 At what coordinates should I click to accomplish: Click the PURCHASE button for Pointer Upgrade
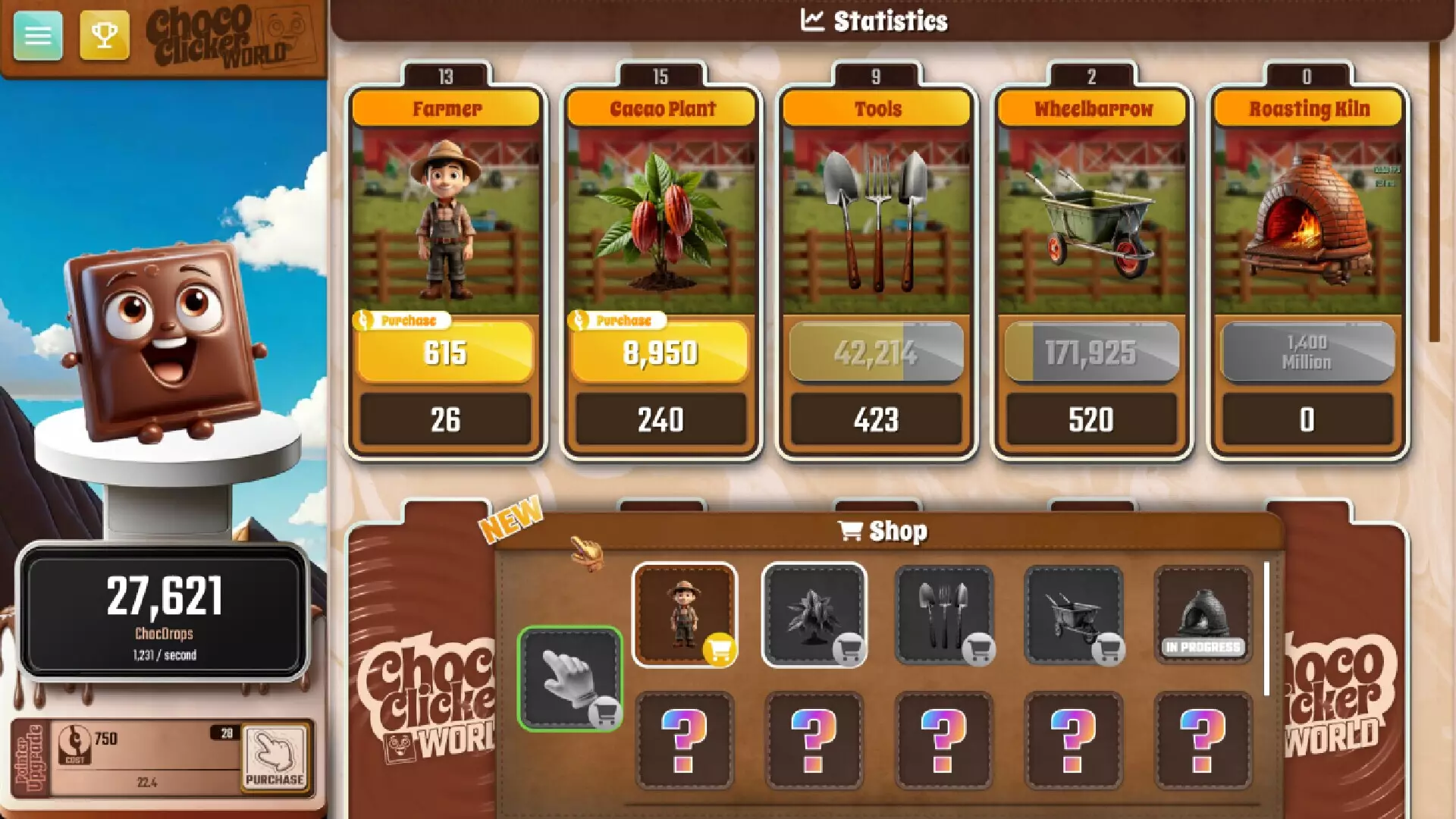[x=276, y=760]
